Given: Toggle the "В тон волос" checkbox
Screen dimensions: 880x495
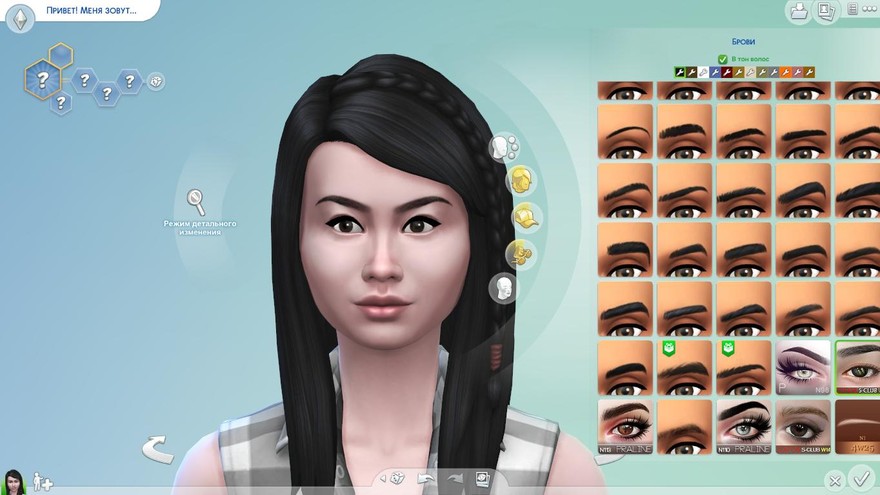Looking at the screenshot, I should [723, 59].
